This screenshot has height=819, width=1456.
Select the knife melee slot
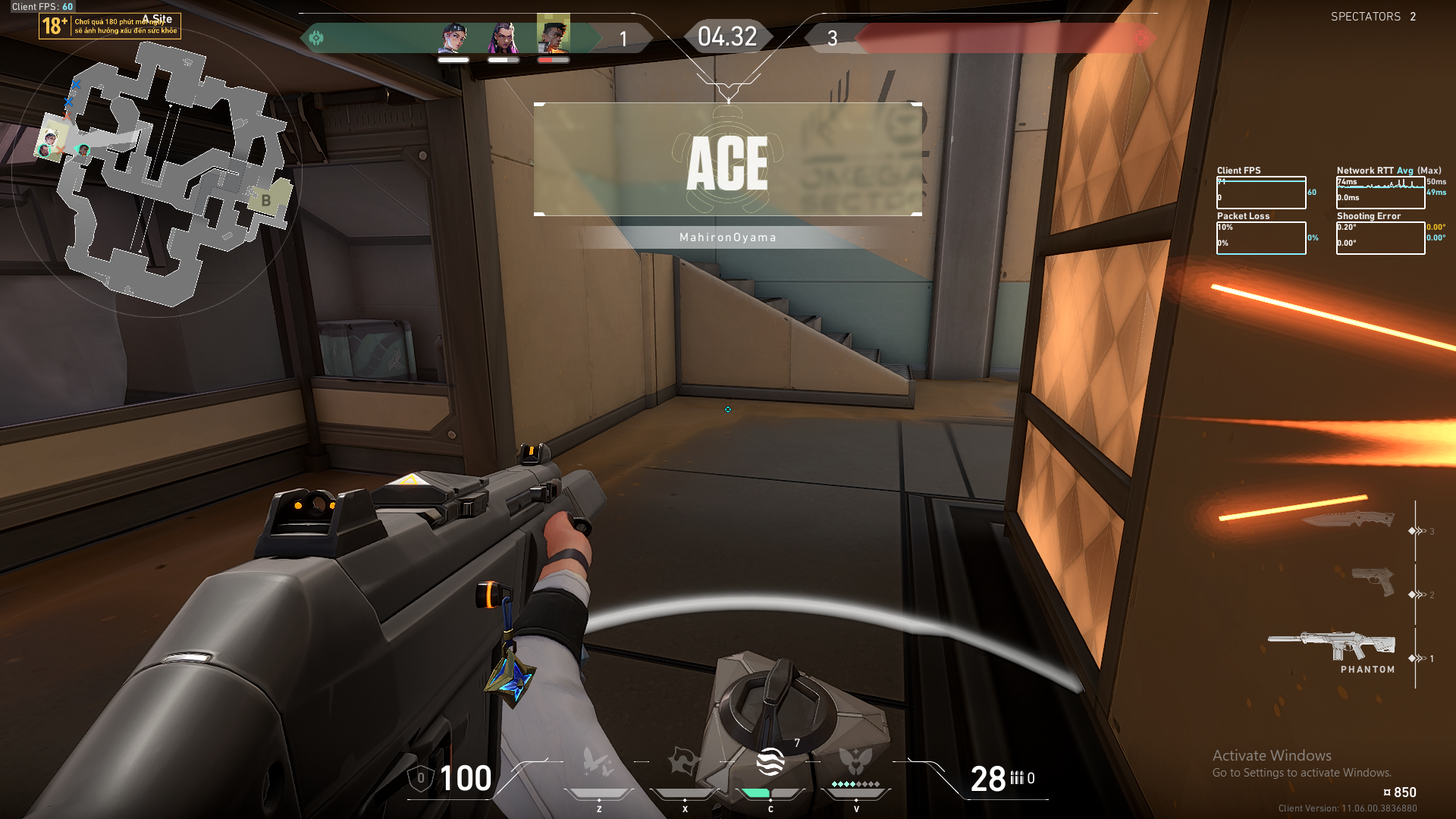point(1350,519)
